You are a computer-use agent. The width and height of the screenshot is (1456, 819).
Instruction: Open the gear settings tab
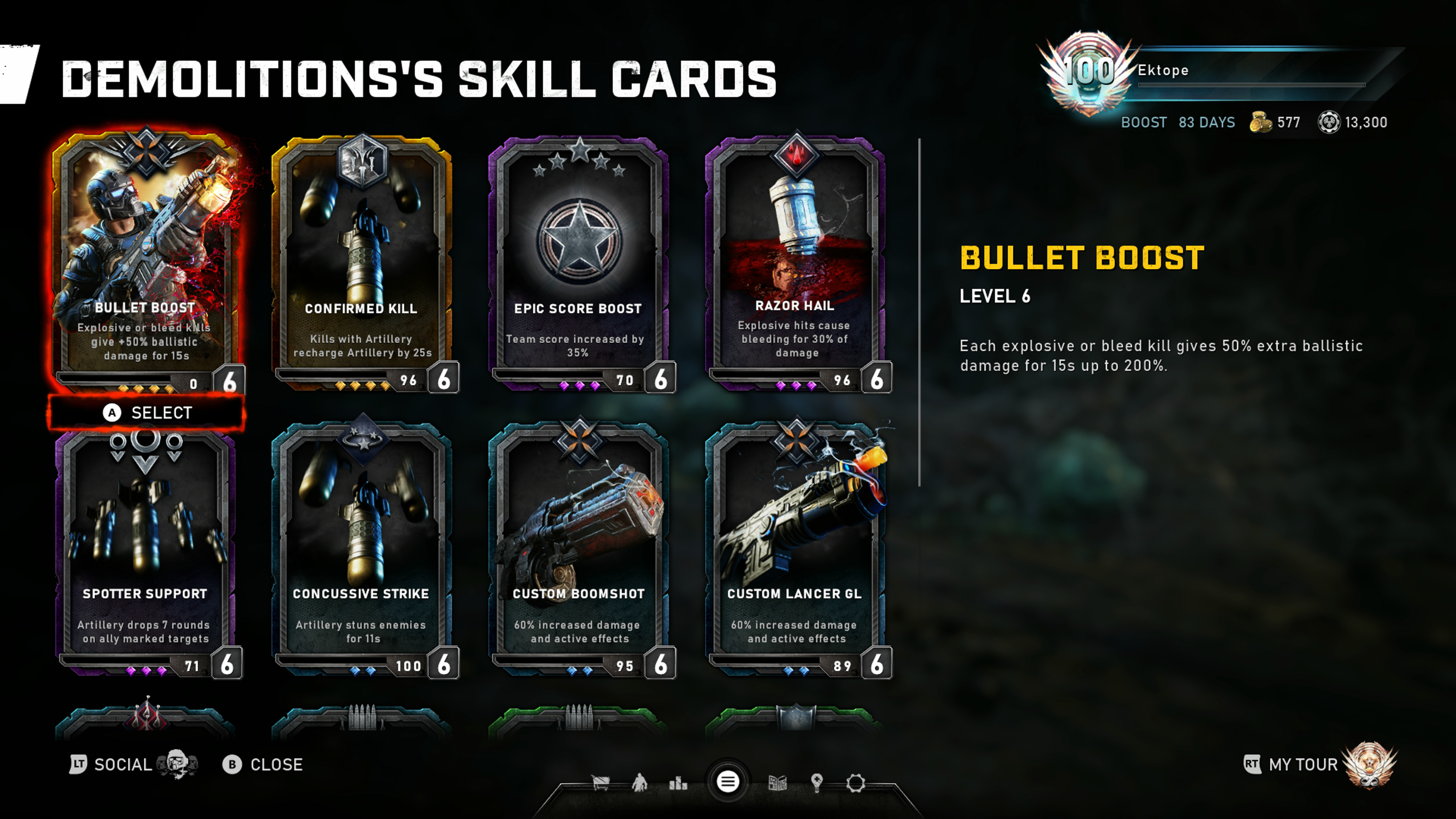855,783
